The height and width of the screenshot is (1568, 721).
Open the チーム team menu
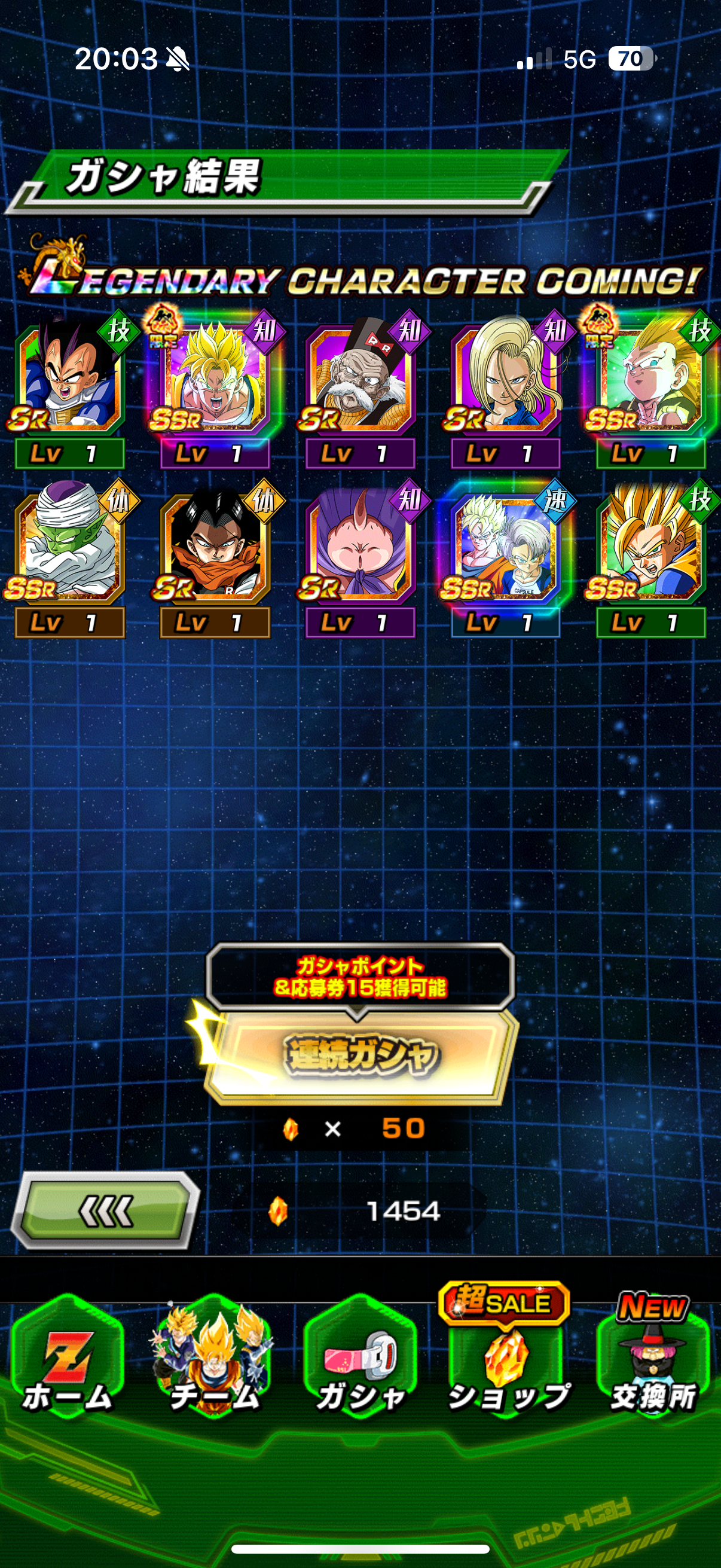[x=213, y=1361]
